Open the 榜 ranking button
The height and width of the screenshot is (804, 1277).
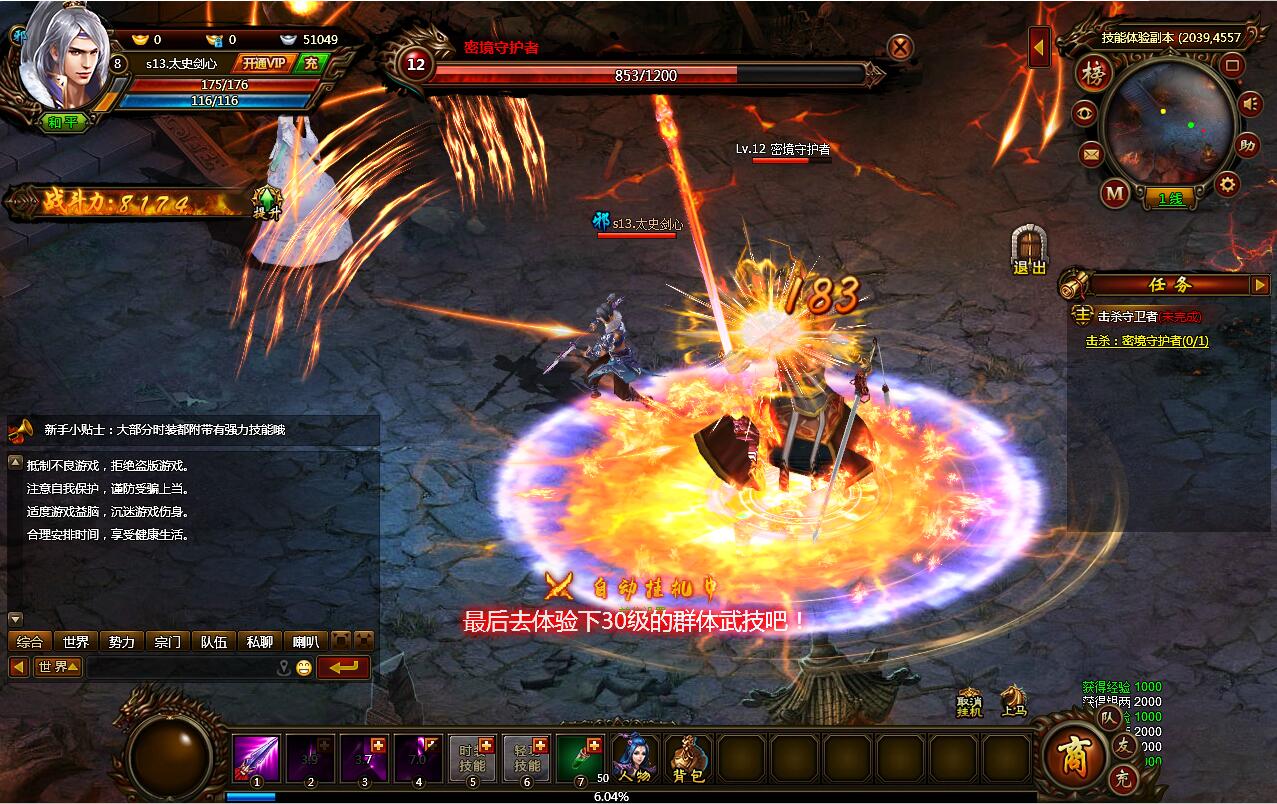[1093, 74]
